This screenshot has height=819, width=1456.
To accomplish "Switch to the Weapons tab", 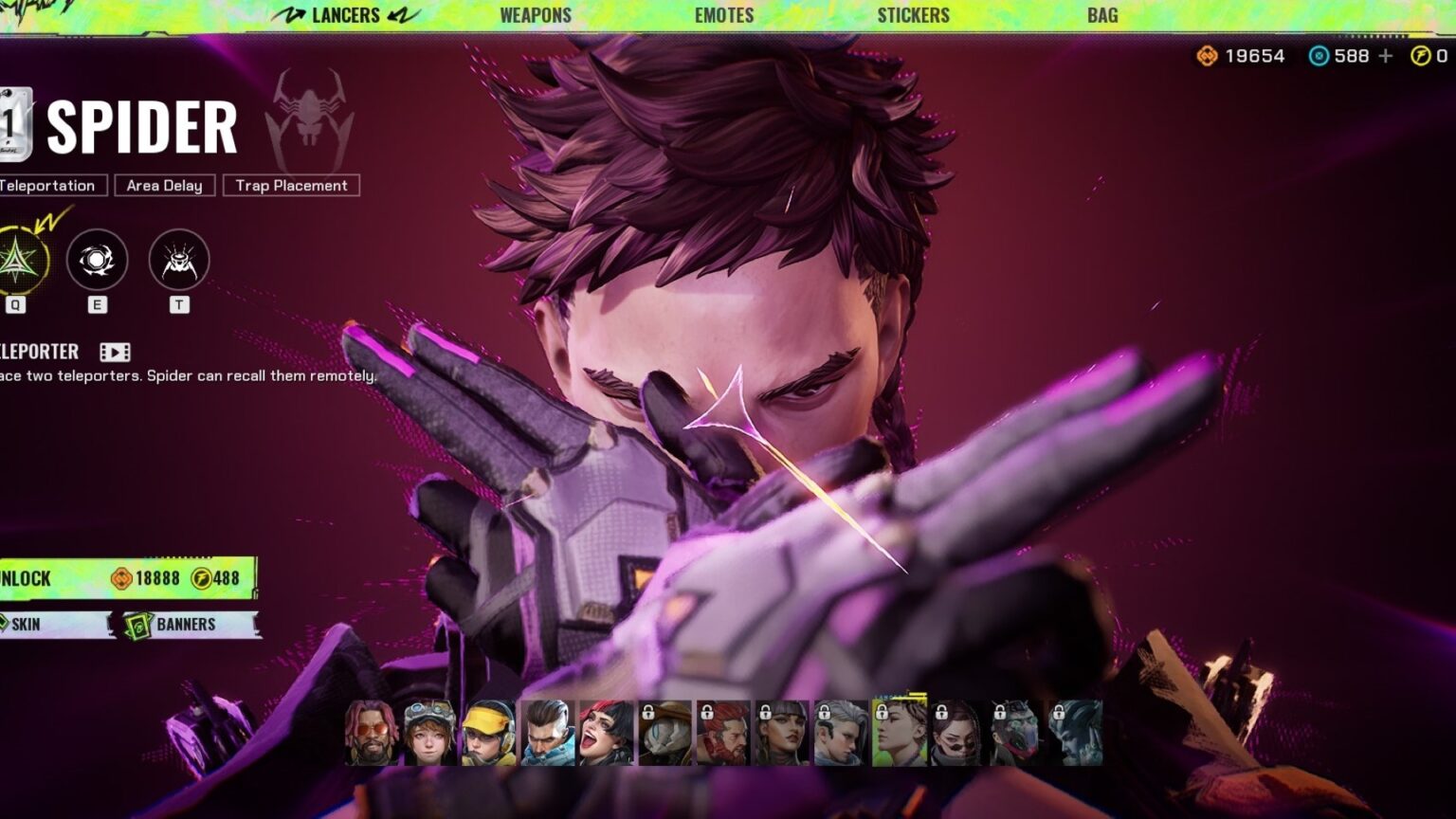I will tap(536, 15).
